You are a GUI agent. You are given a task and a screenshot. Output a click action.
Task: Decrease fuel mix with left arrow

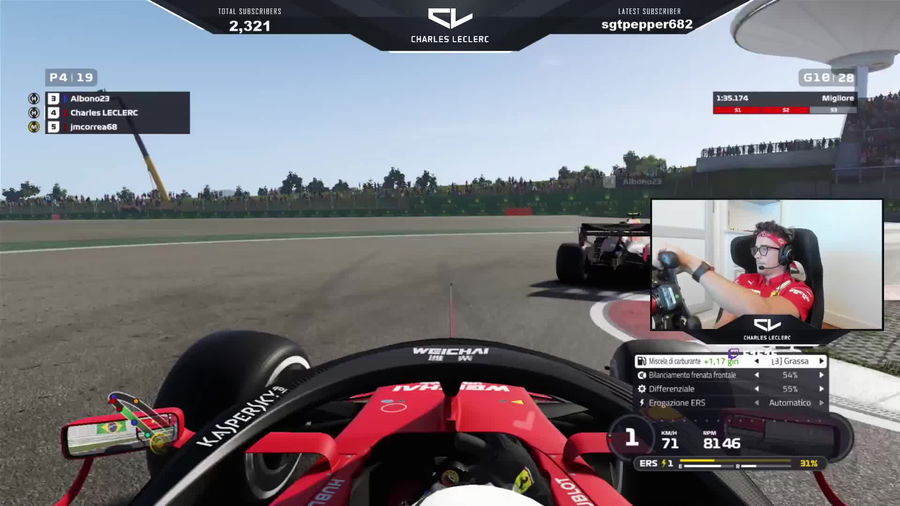tap(757, 361)
